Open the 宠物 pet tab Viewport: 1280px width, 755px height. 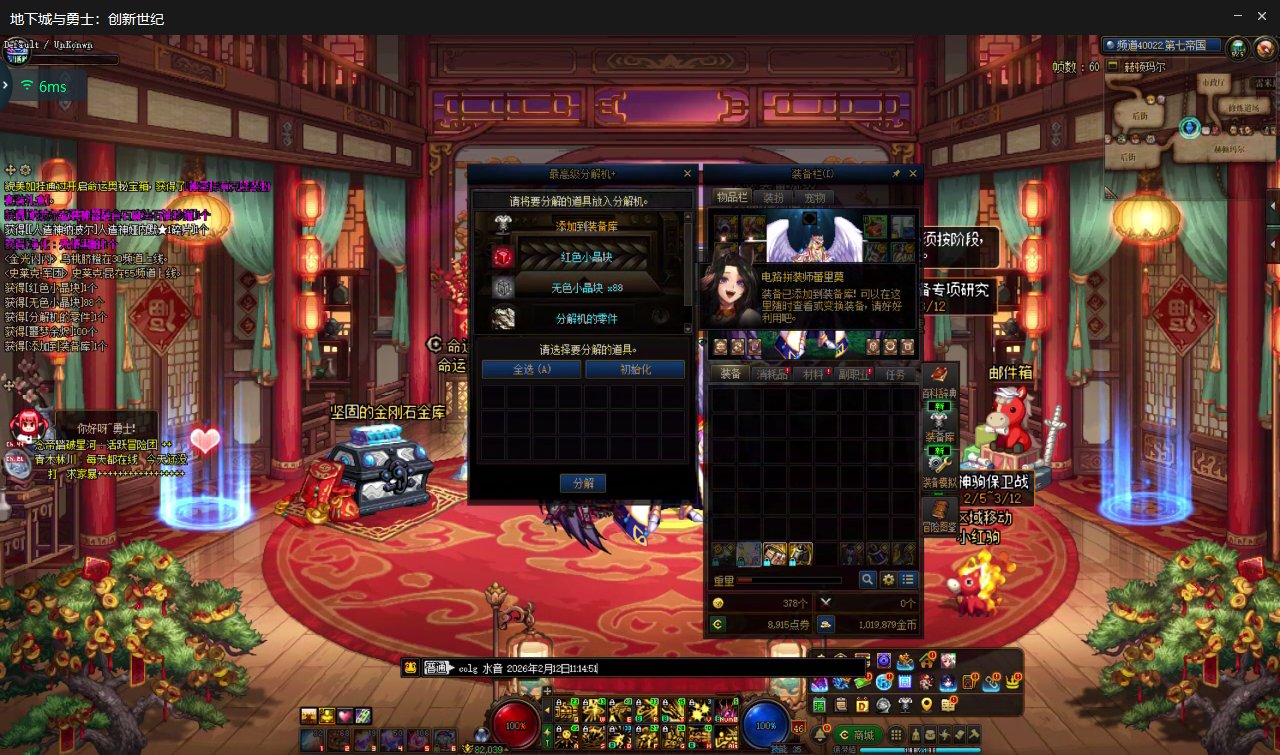815,198
